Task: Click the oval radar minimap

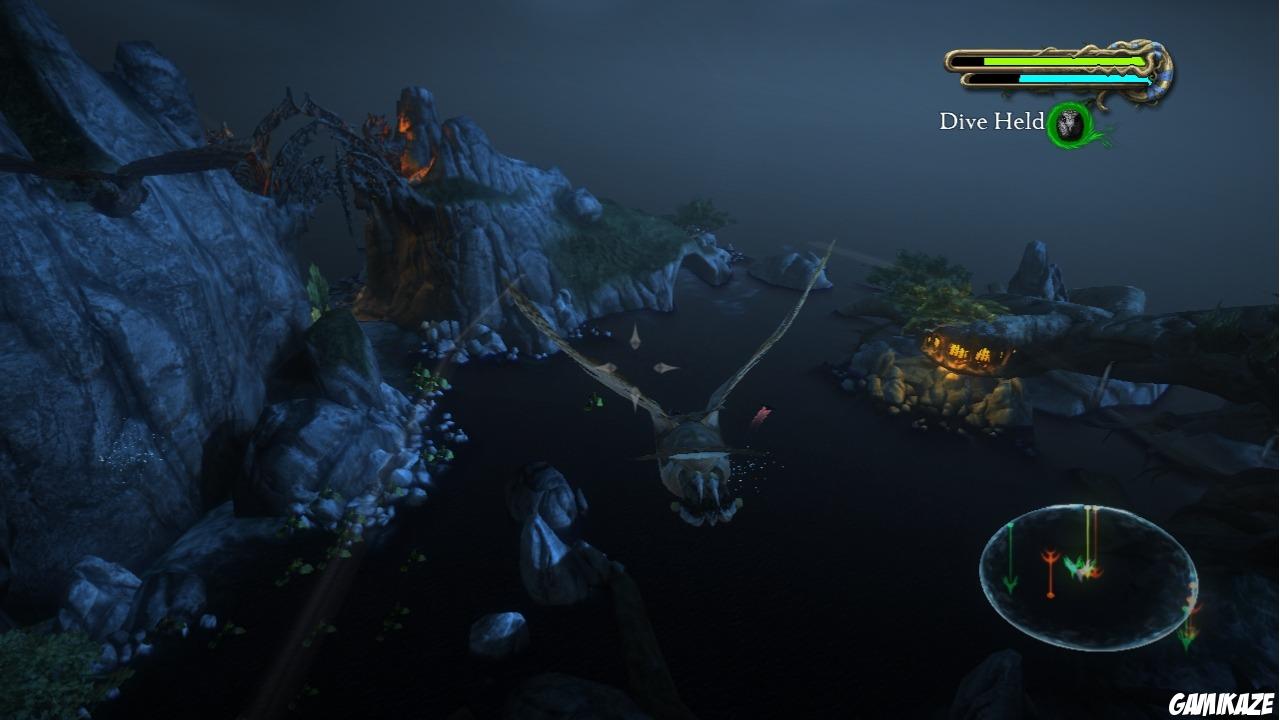Action: click(x=1088, y=577)
